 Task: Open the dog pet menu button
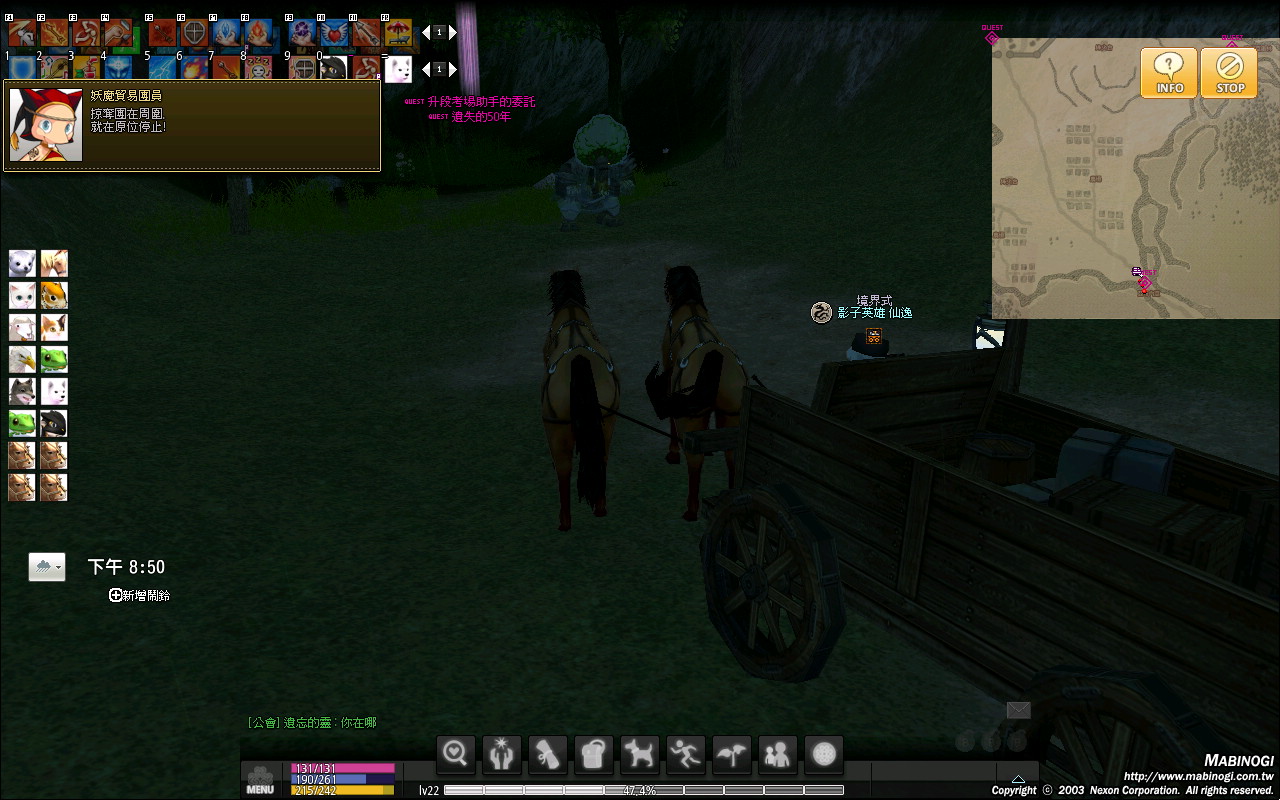coord(640,754)
